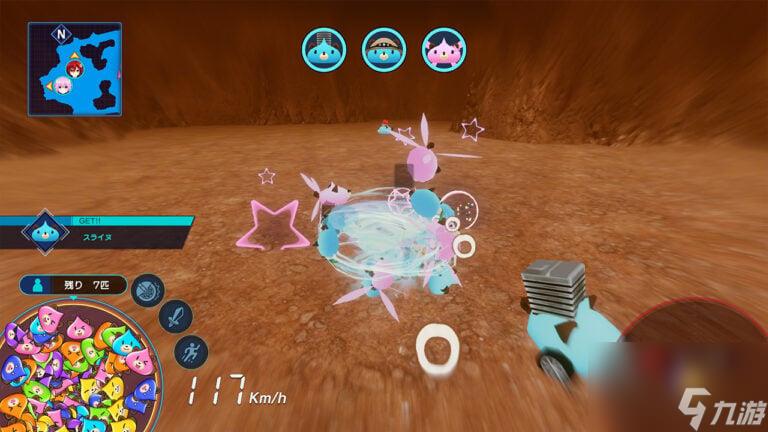Image resolution: width=768 pixels, height=432 pixels.
Task: Activate the sword attack skill icon
Action: pyautogui.click(x=174, y=319)
